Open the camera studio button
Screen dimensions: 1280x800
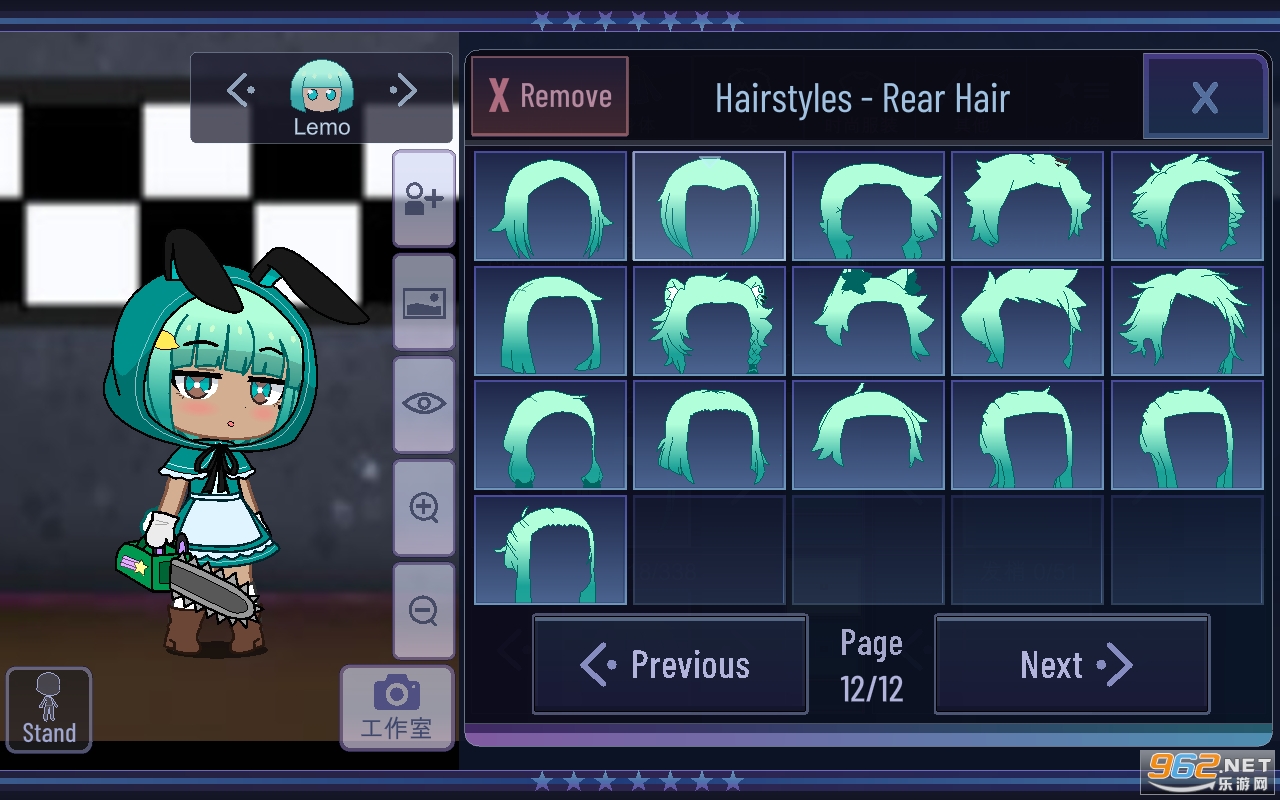point(396,707)
